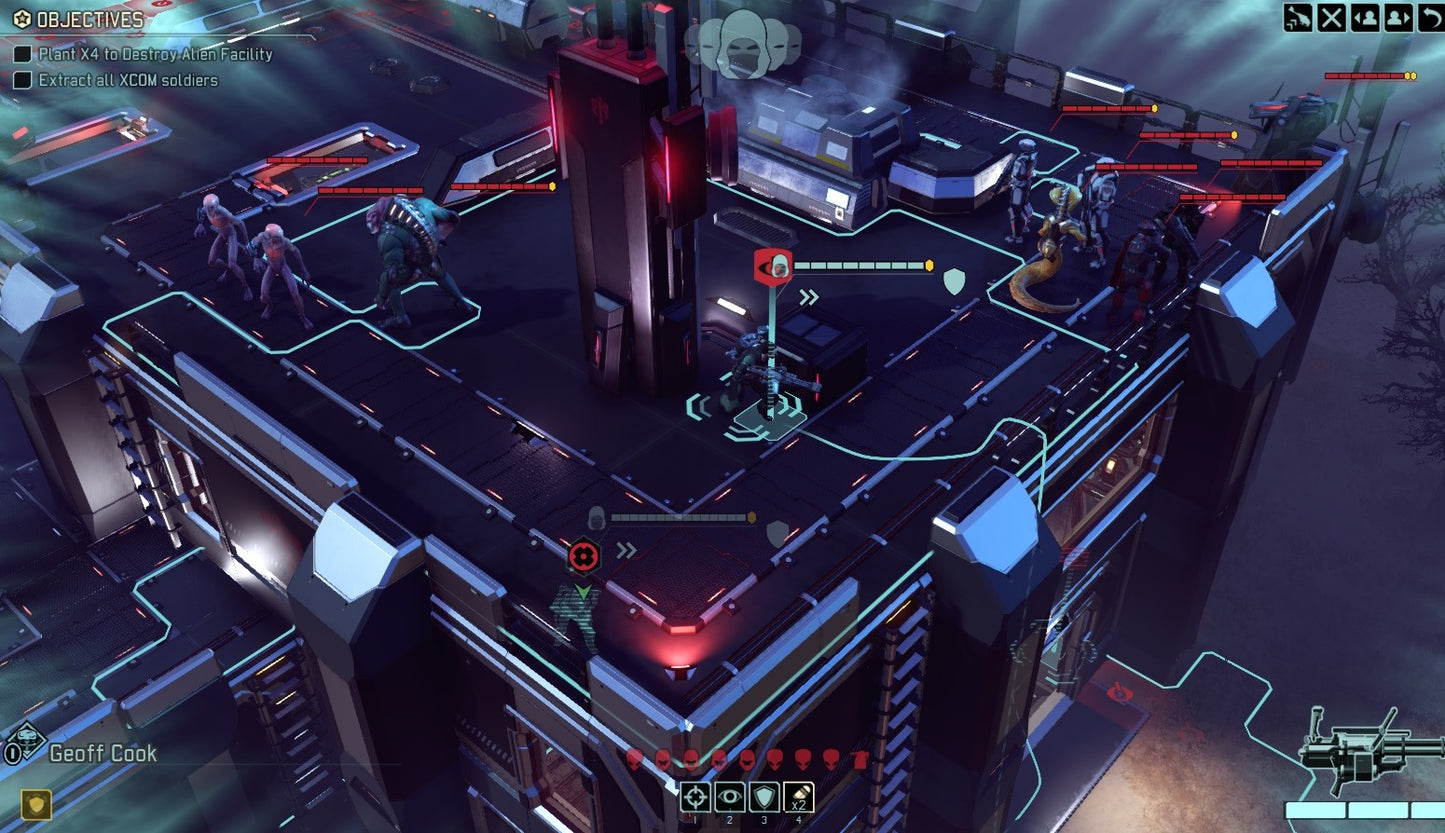Select the grenade ability in slot 4
Image resolution: width=1445 pixels, height=833 pixels.
click(798, 796)
